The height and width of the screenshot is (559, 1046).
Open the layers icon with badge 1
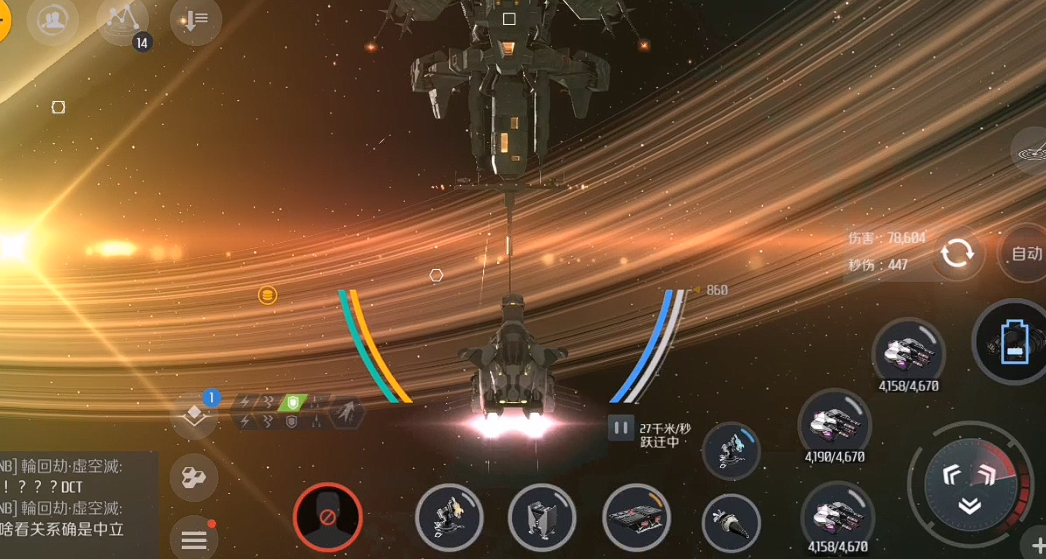pyautogui.click(x=194, y=415)
